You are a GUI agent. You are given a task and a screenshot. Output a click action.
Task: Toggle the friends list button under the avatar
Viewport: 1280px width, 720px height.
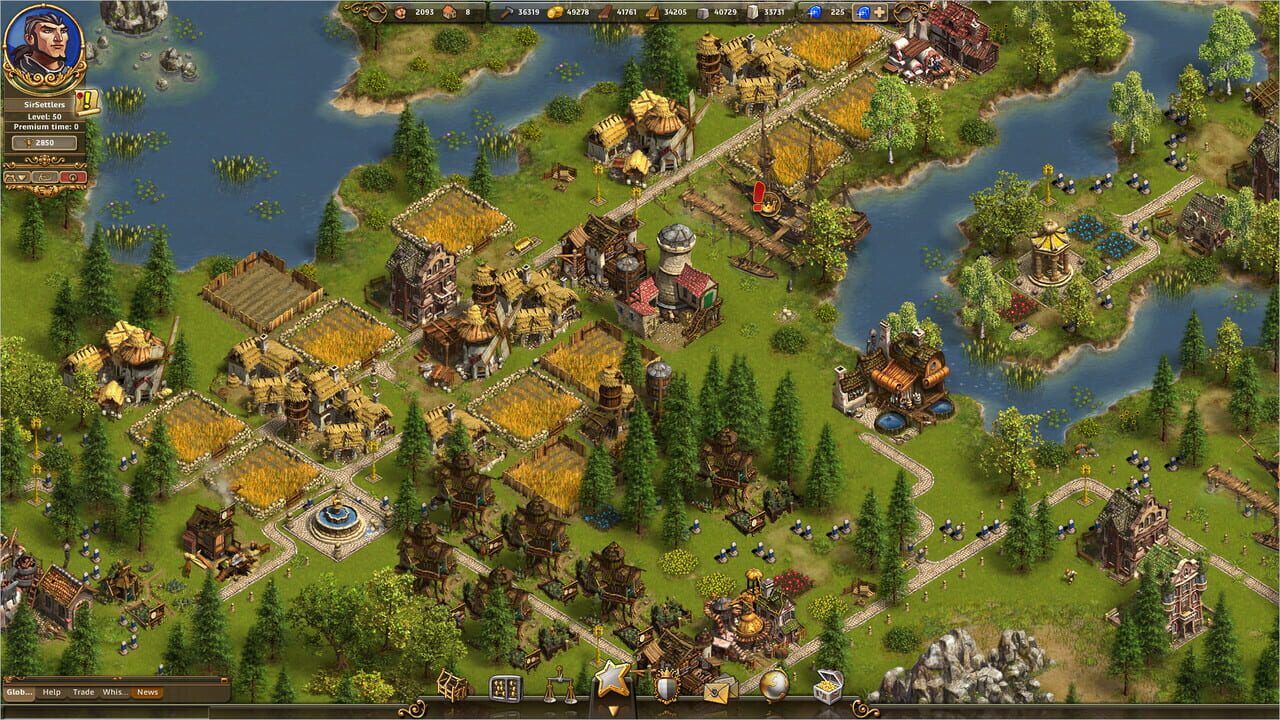(10, 177)
